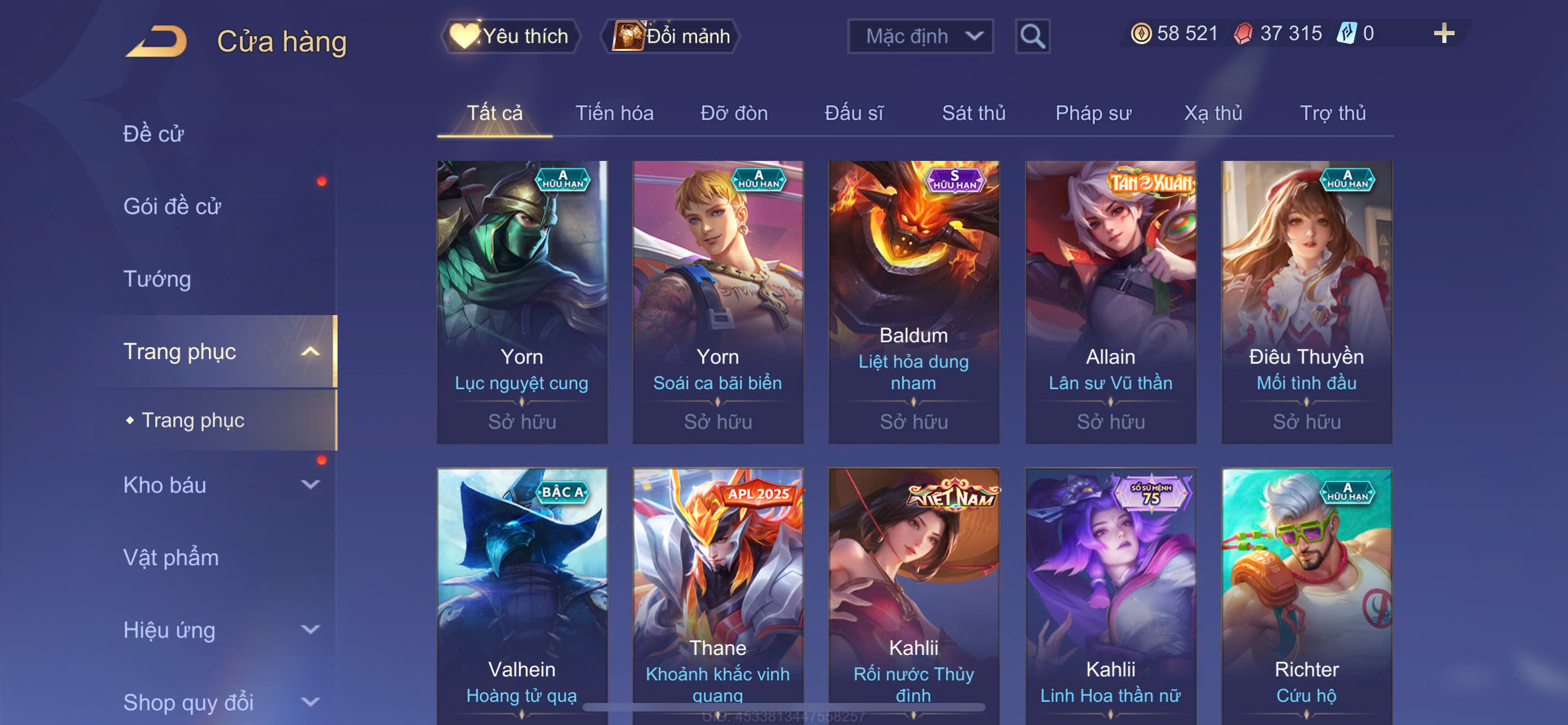This screenshot has height=725, width=1568.
Task: Open the Đề cử shop section
Action: point(154,134)
